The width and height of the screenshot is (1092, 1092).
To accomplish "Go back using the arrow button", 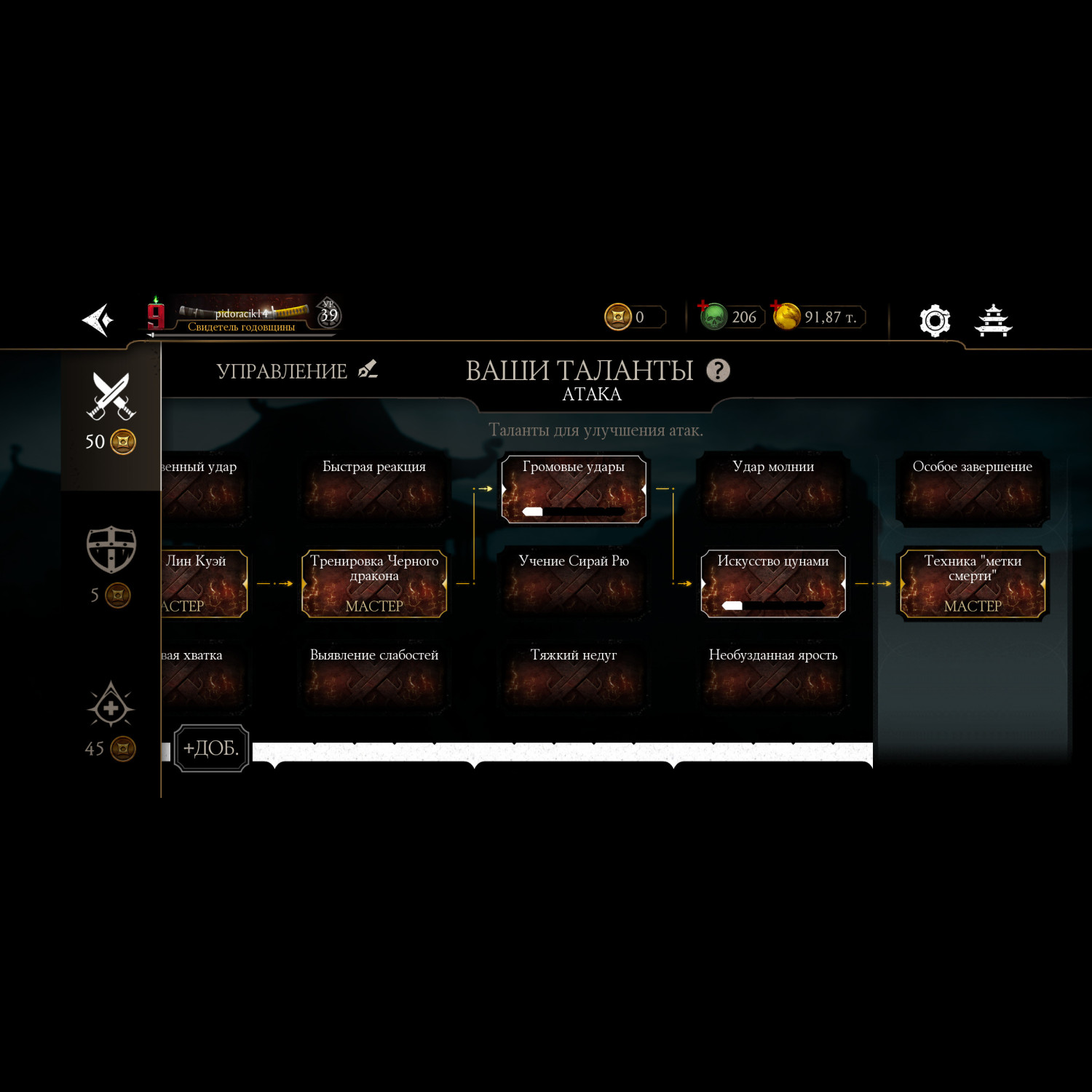I will click(x=98, y=320).
